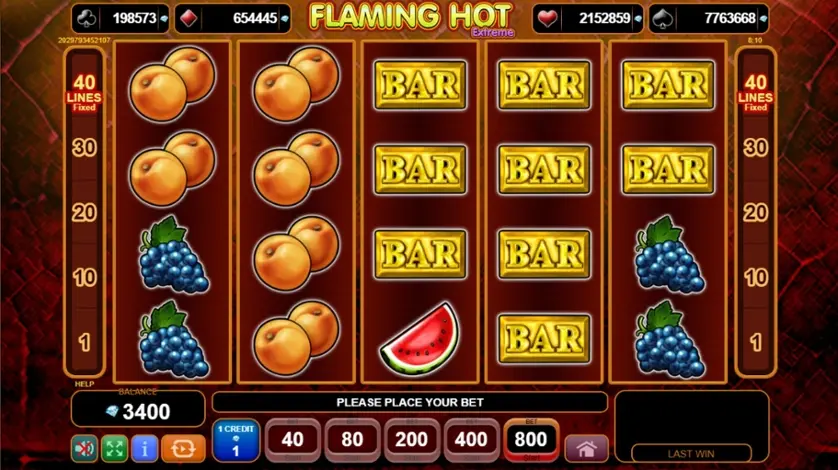Switch to fullscreen with the green arrows
The width and height of the screenshot is (838, 470).
116,448
